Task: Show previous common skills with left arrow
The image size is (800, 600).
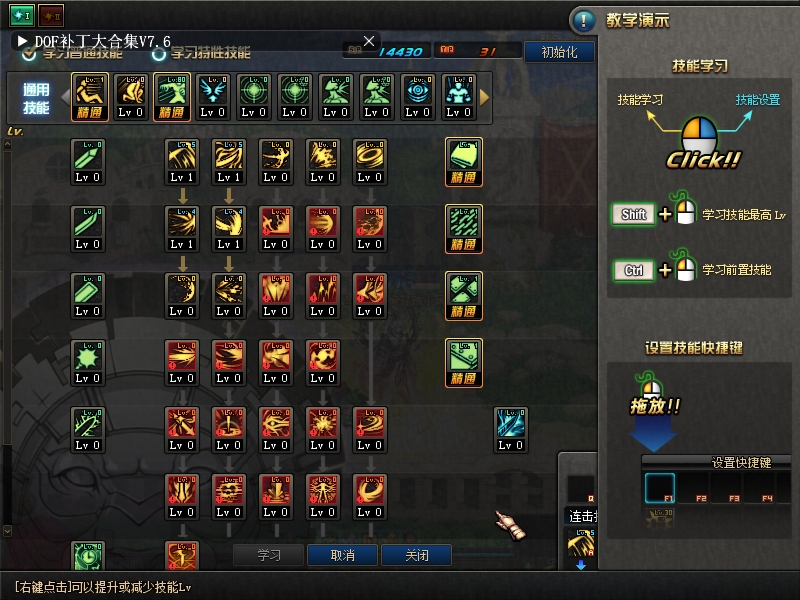Action: pyautogui.click(x=63, y=97)
